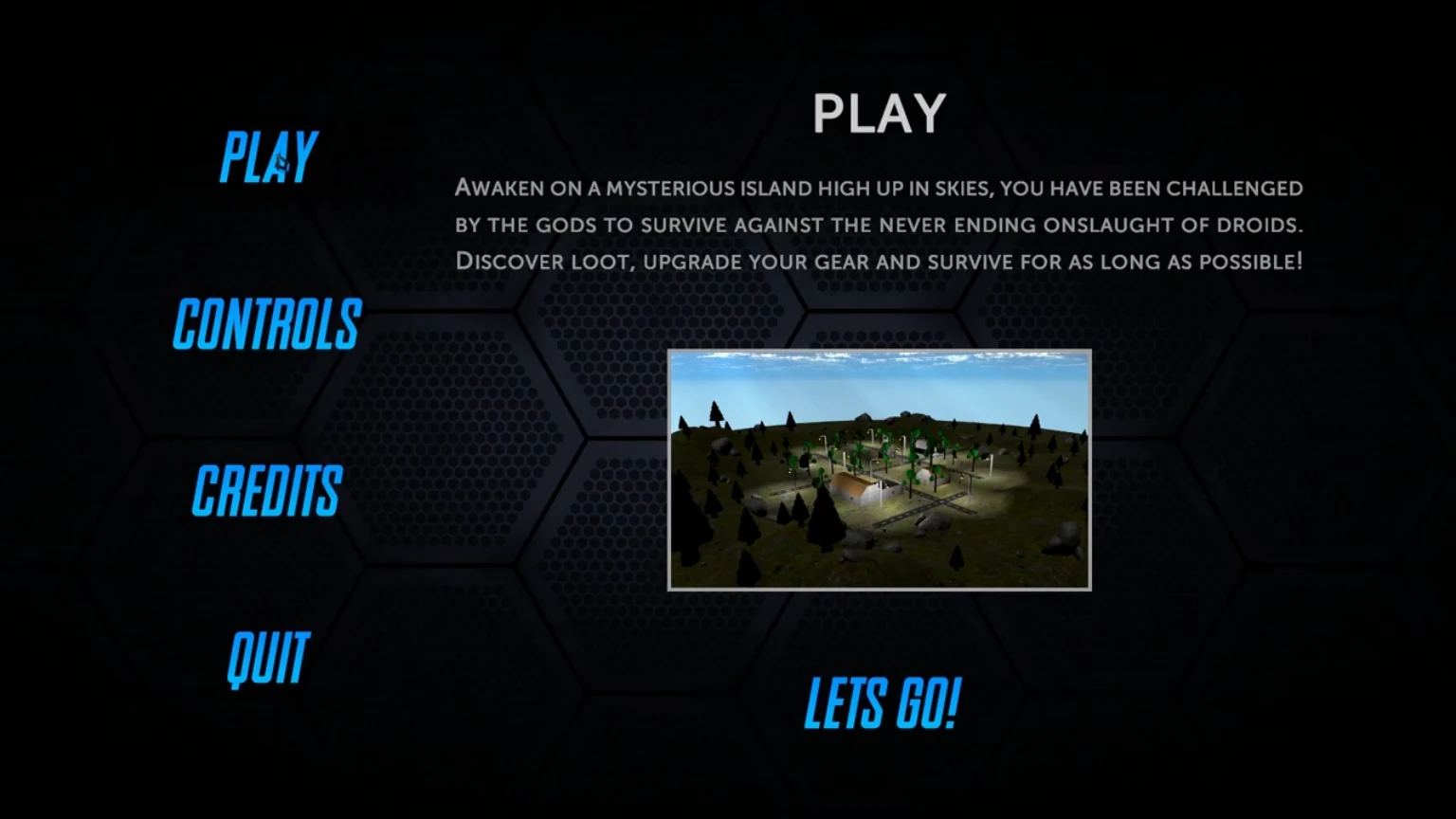Screen dimensions: 1456x819
Task: Click LETS GO! to start playing
Action: 880,703
